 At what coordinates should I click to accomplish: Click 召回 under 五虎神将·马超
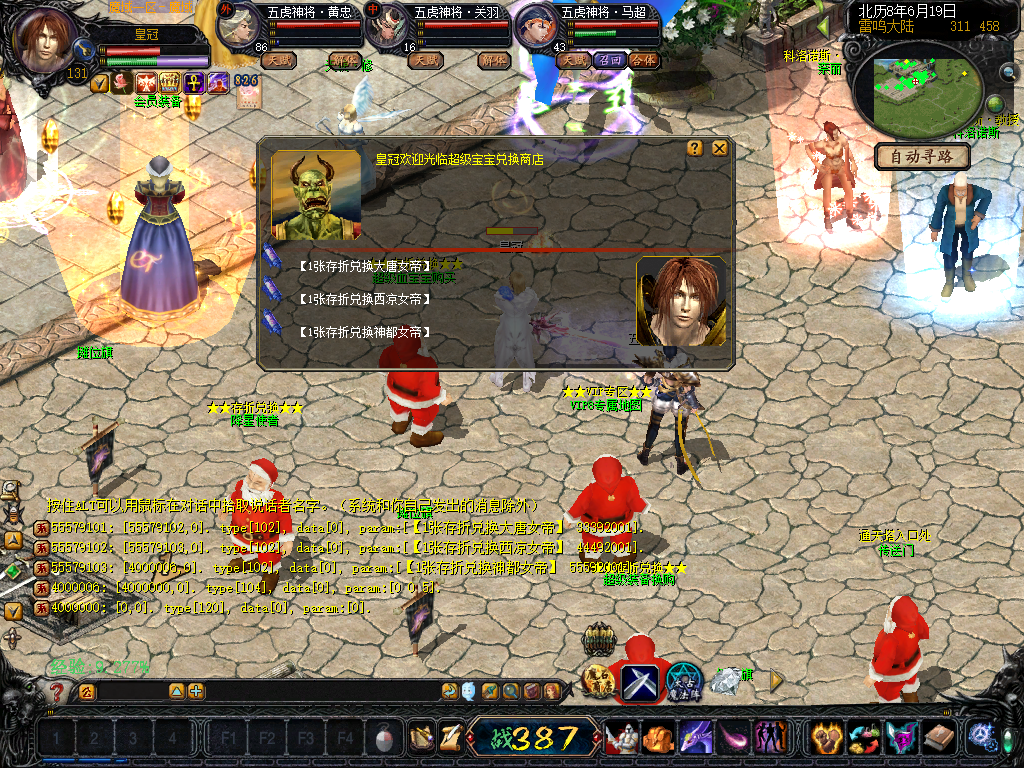(x=608, y=60)
